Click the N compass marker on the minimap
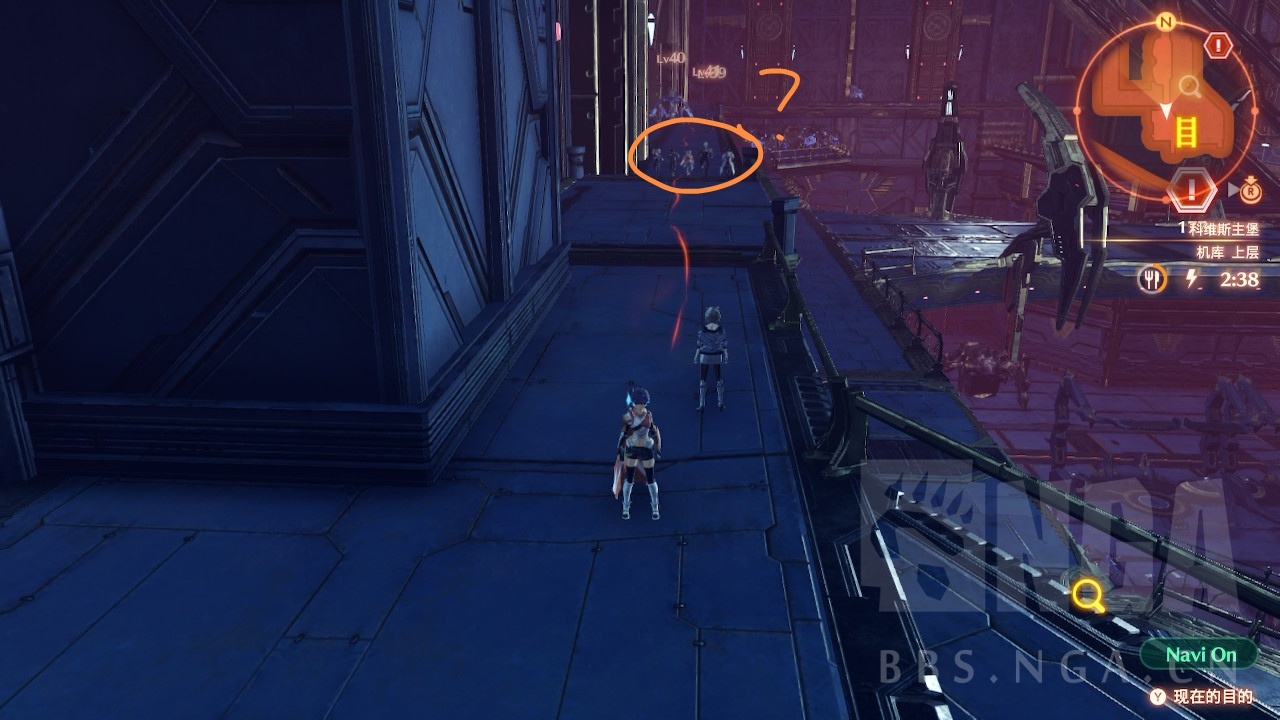1280x720 pixels. (x=1166, y=20)
